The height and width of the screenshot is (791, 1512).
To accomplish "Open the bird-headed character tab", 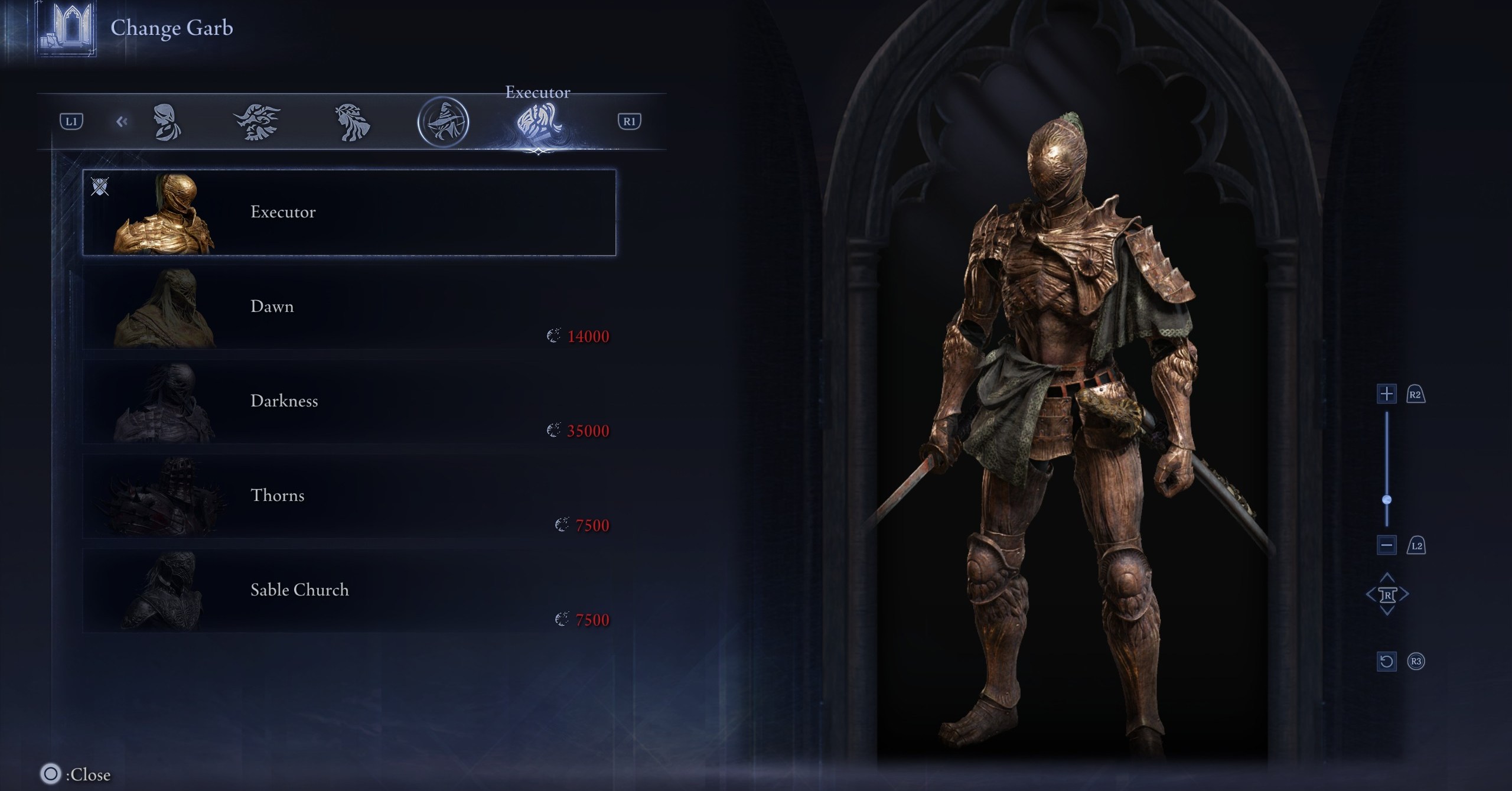I will [x=257, y=122].
